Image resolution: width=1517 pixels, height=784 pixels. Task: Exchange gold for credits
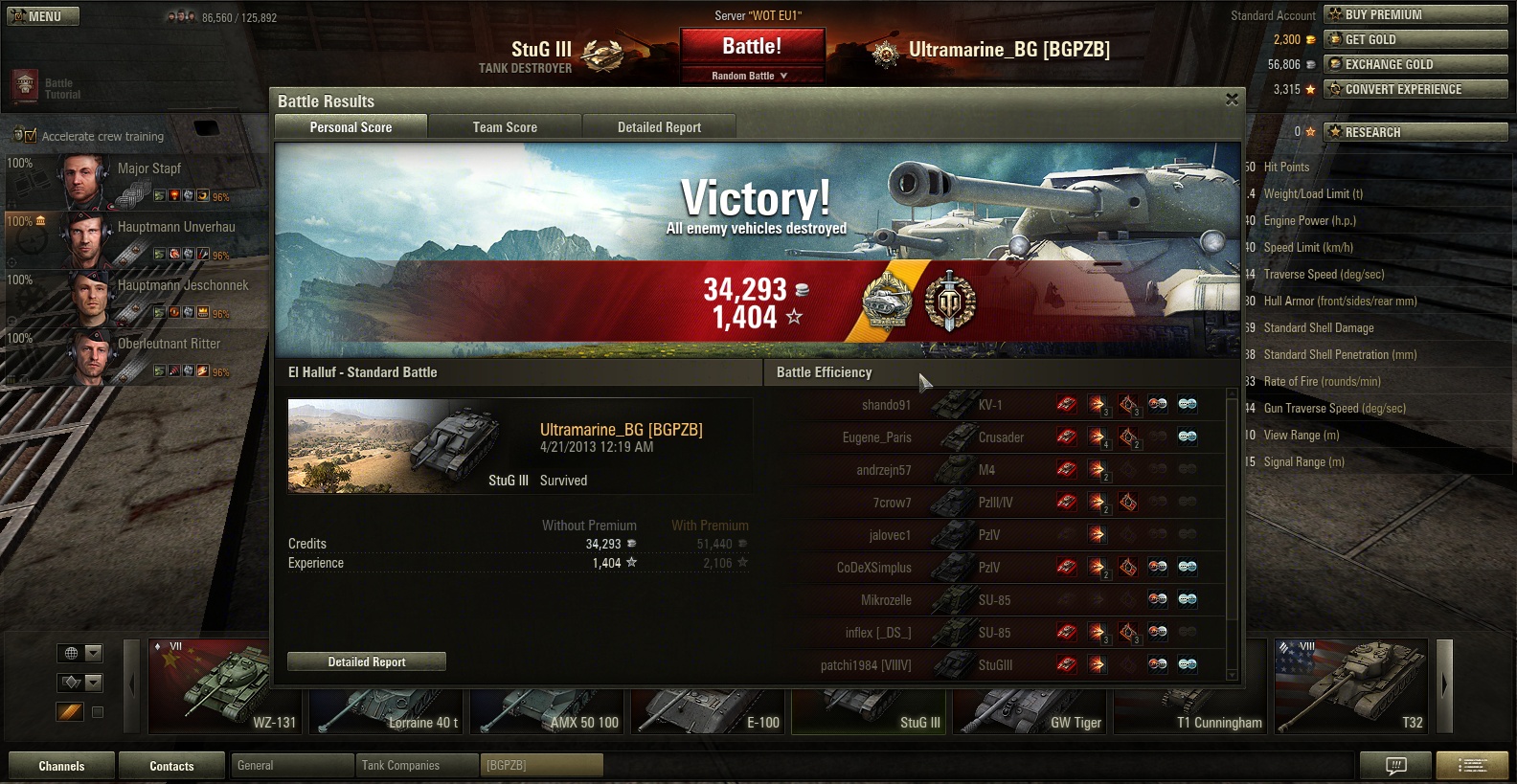tap(1415, 64)
